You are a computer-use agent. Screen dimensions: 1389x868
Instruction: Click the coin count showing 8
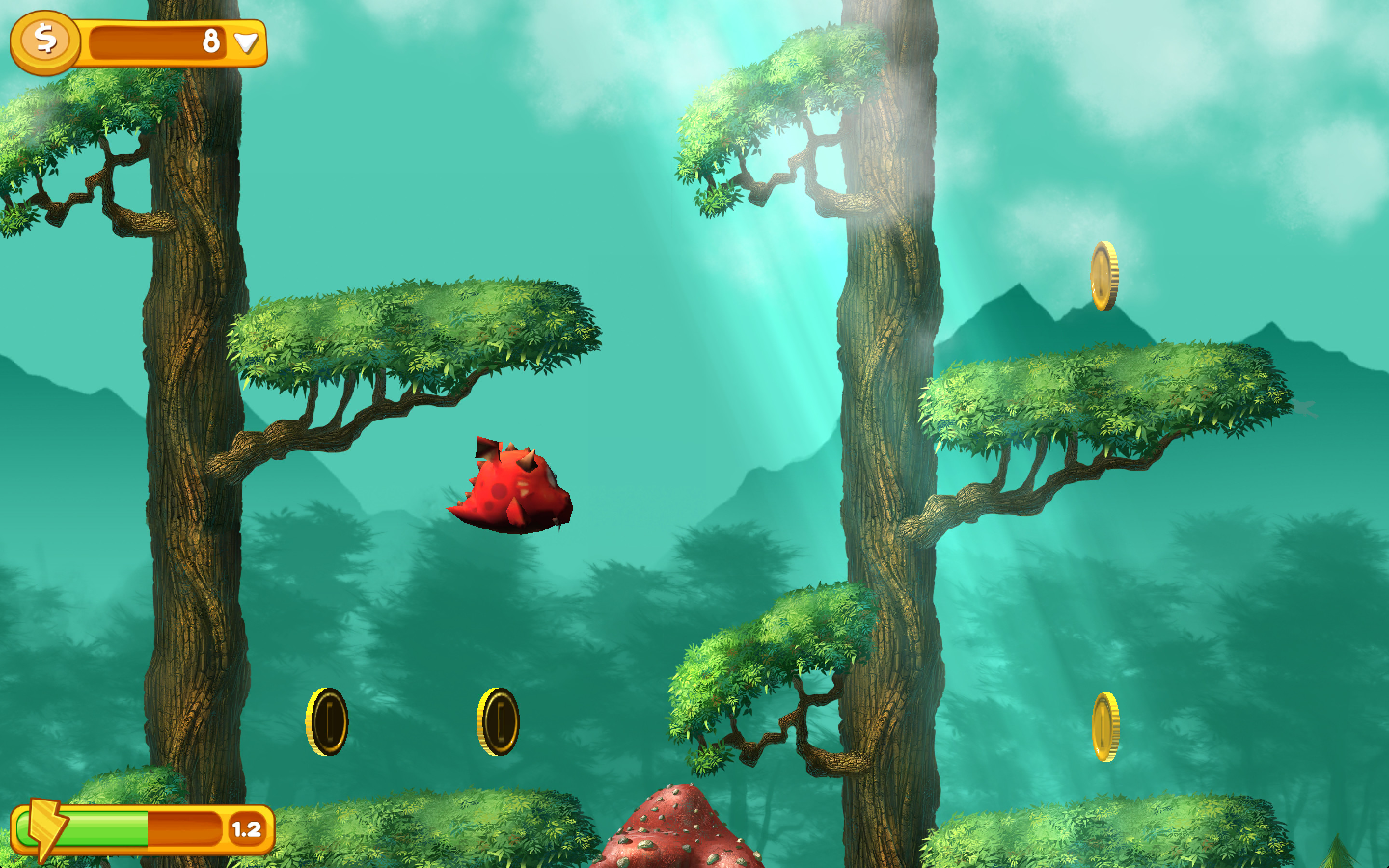tap(211, 40)
